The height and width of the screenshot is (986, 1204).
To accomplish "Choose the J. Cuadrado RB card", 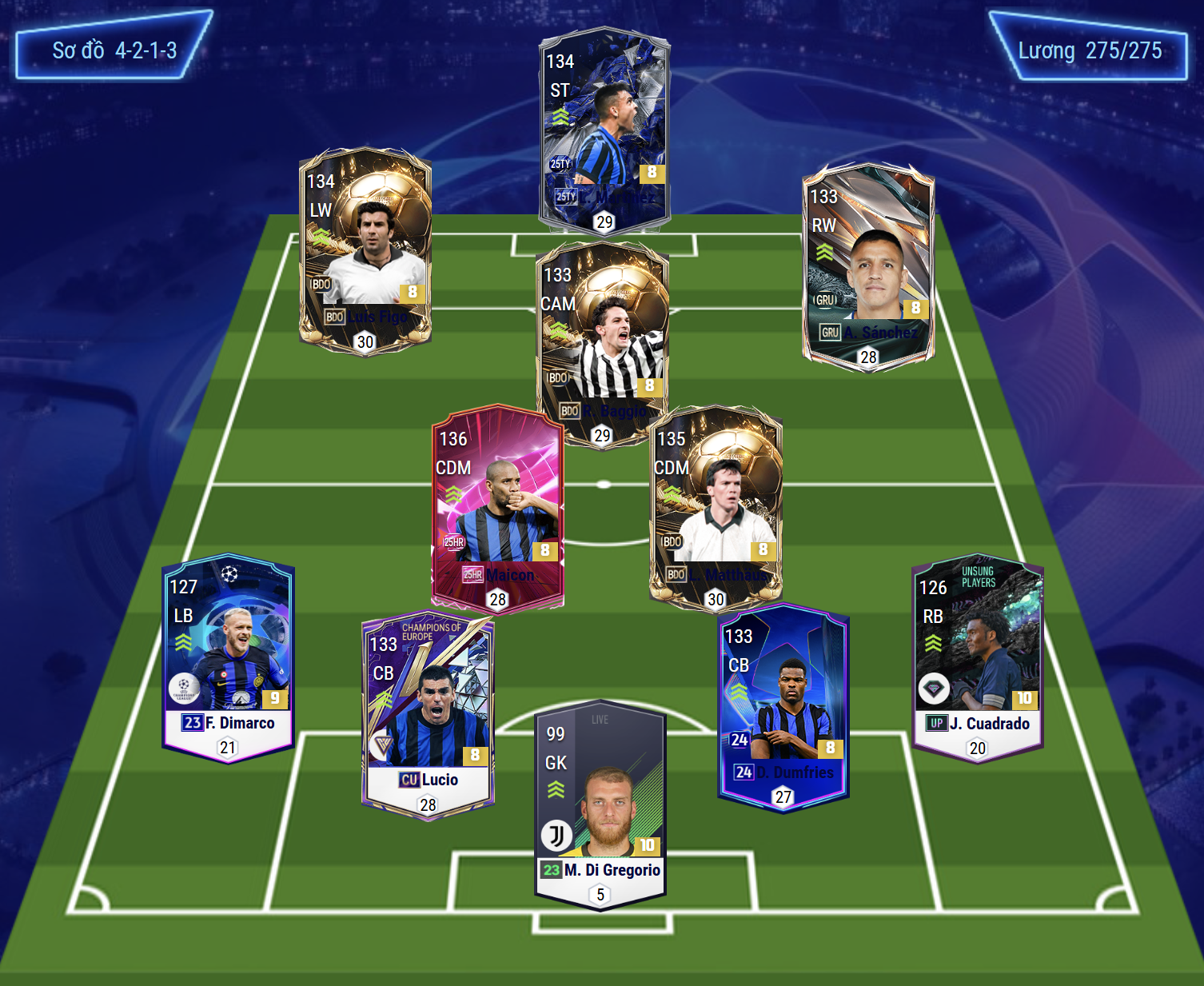I will point(977,657).
